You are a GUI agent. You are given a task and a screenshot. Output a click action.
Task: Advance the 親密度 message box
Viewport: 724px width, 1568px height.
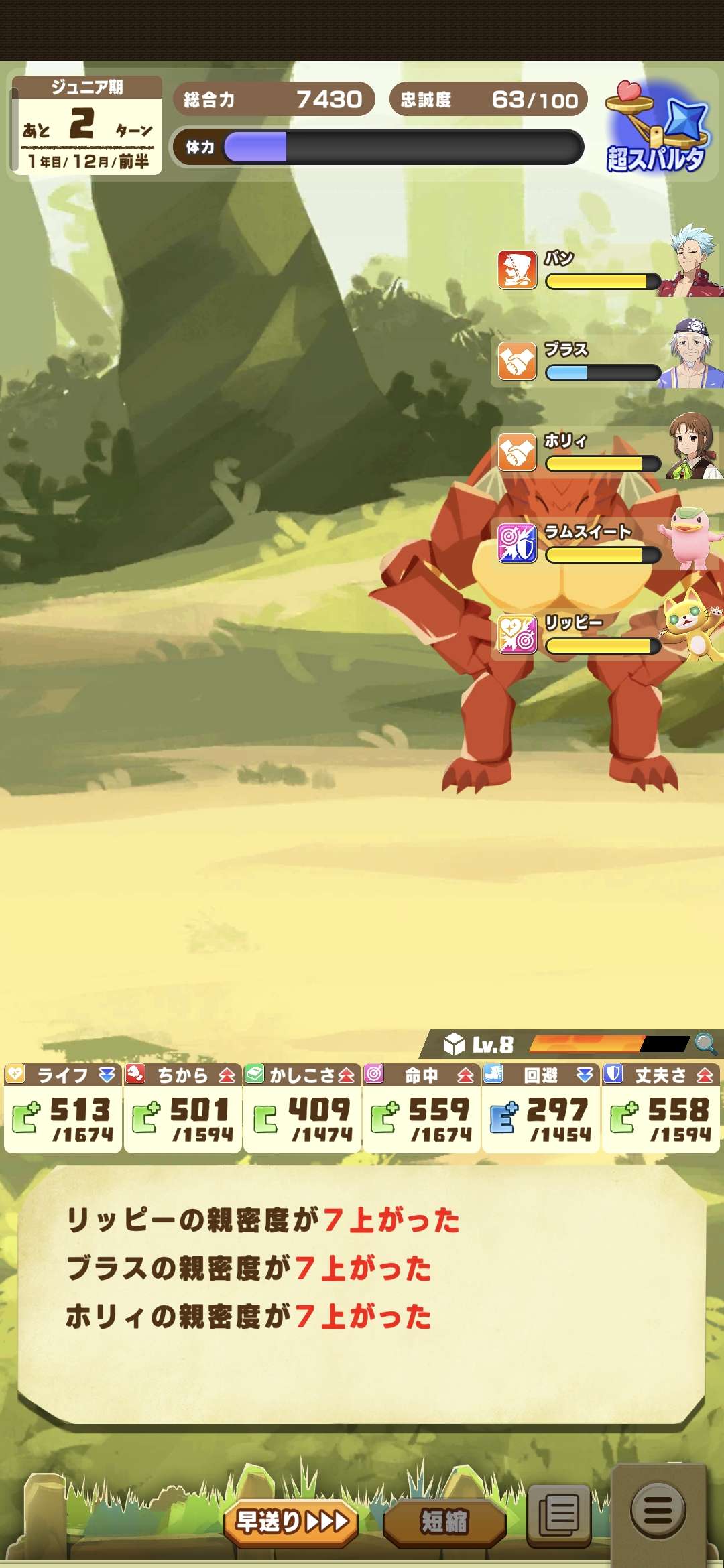(x=362, y=1293)
